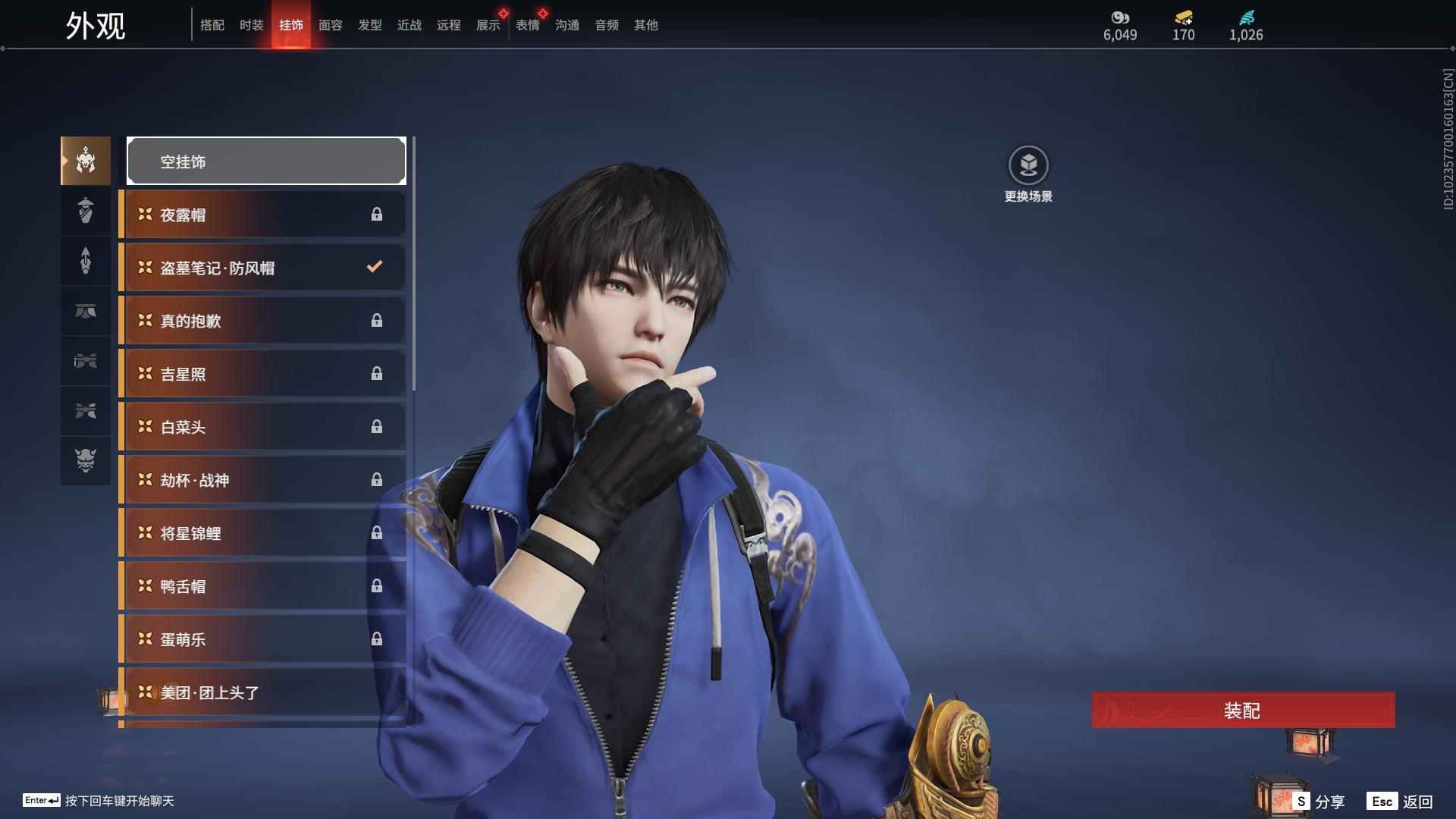Pick the 真的抱歉 accessory row
The image size is (1456, 819).
(262, 321)
